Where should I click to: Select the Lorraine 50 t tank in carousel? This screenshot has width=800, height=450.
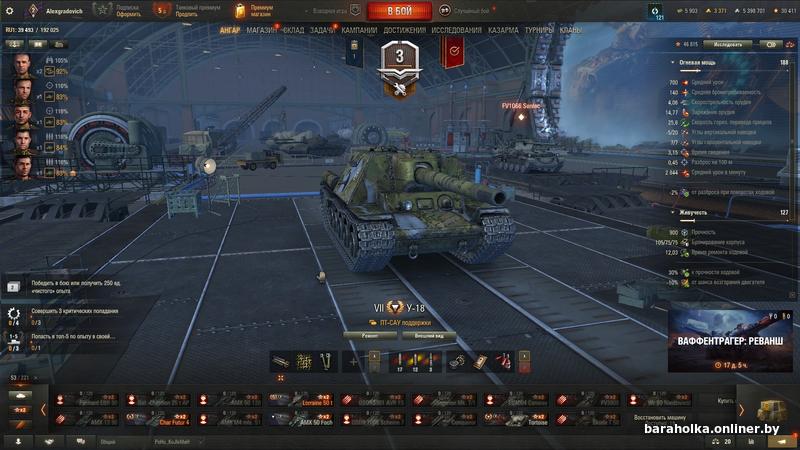314,400
